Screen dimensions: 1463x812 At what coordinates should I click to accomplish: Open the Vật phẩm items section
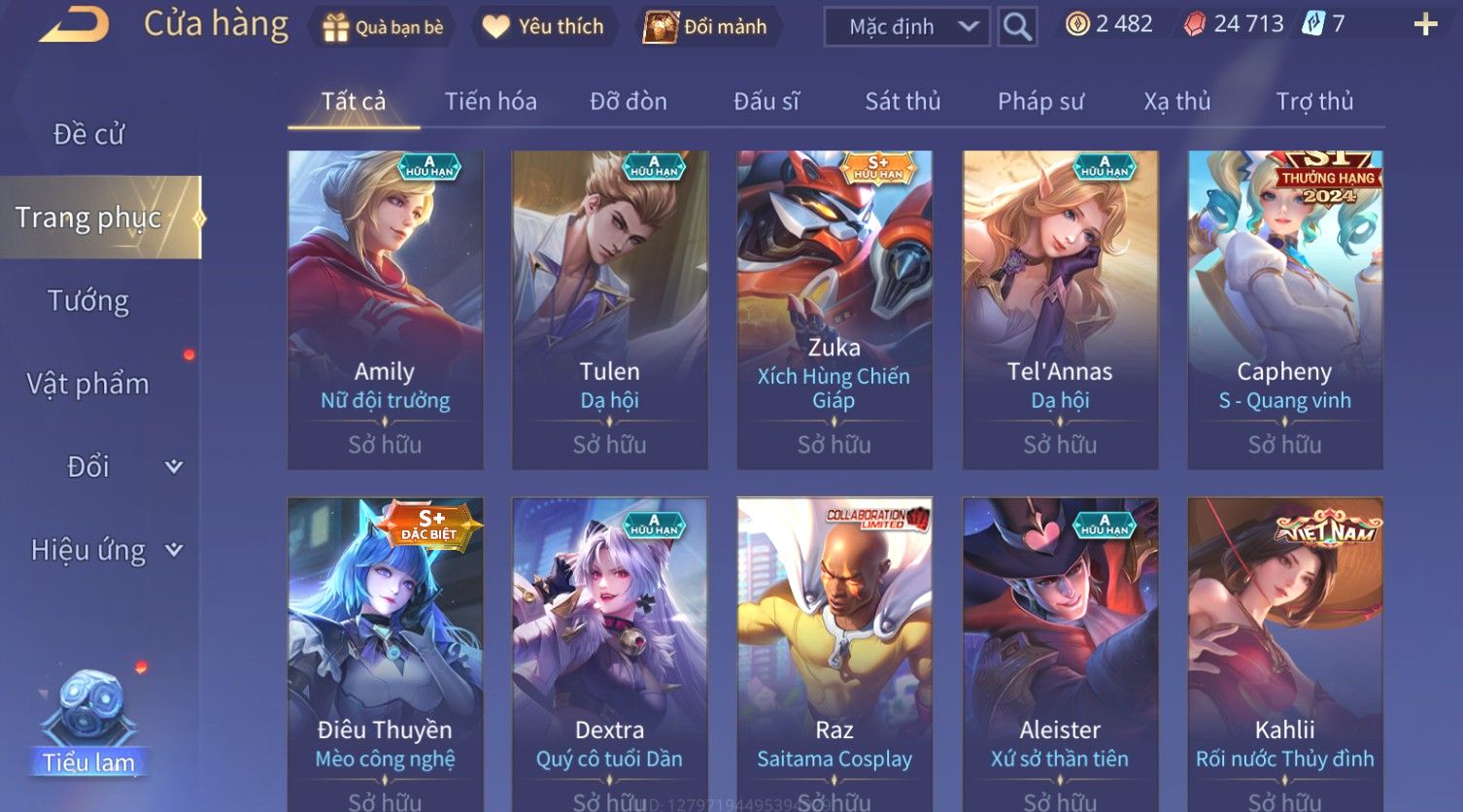[88, 384]
